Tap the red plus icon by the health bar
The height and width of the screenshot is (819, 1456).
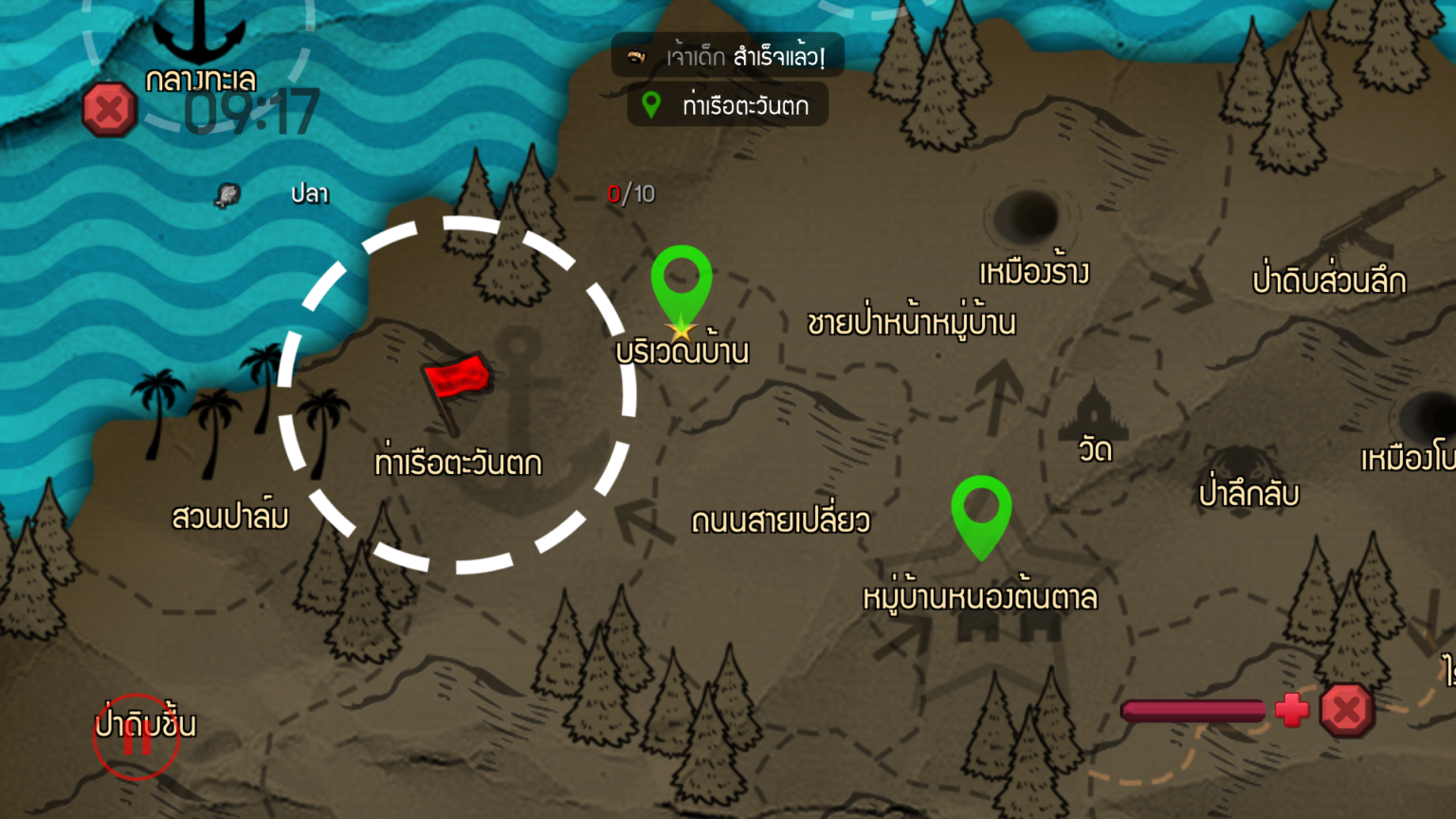[1291, 710]
